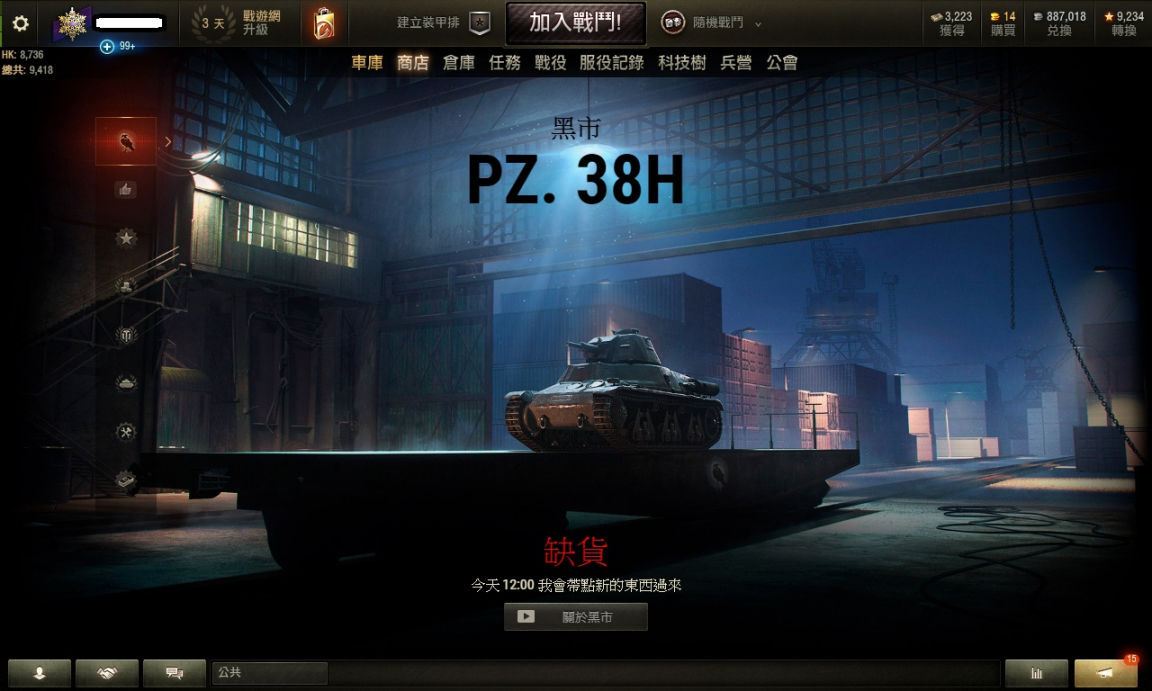The height and width of the screenshot is (691, 1152).
Task: Open the 公共 chat channel tab
Action: (269, 673)
